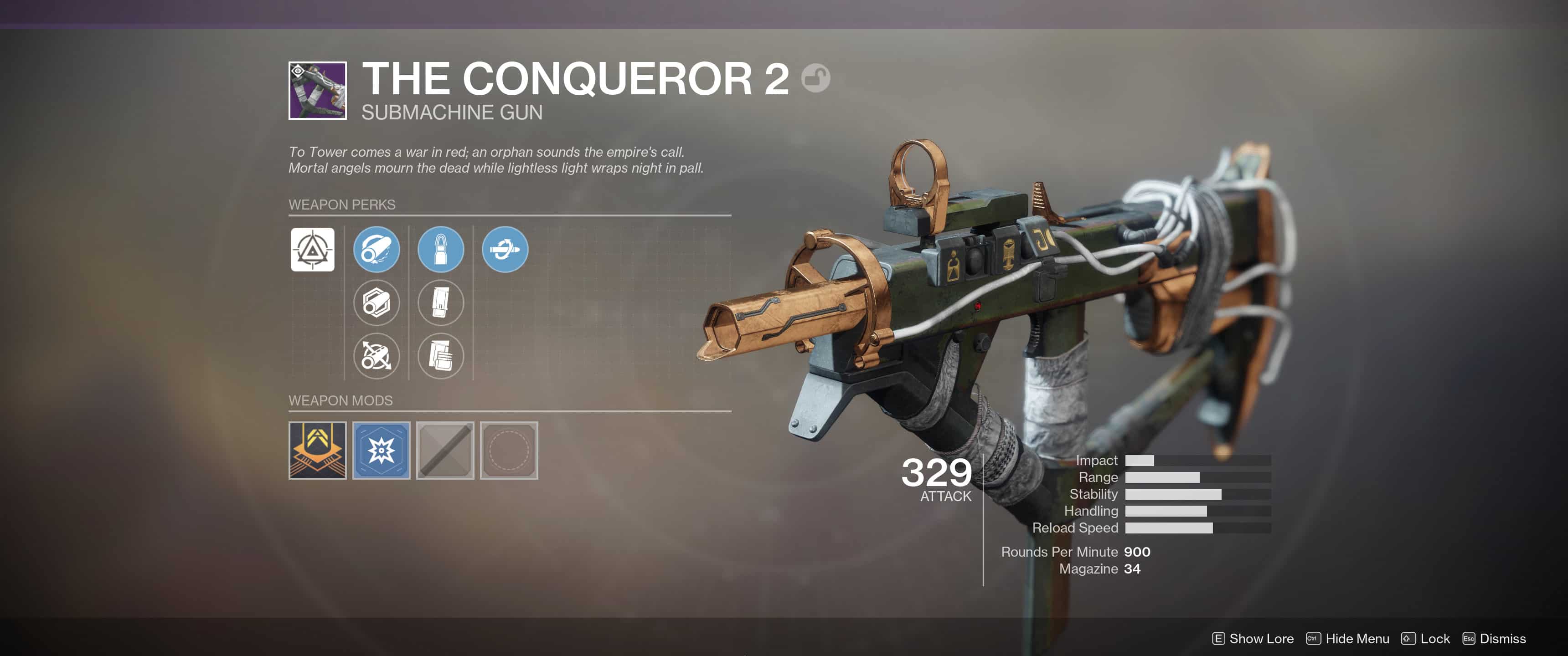Select the empty dashed-circle mod slot

509,450
